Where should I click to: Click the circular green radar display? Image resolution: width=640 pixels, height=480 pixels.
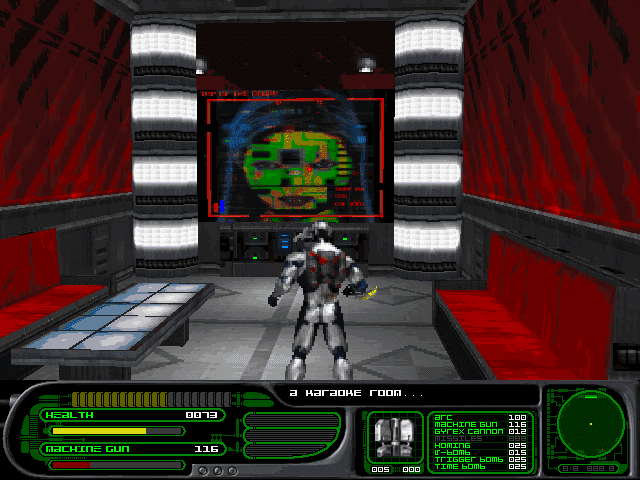click(590, 424)
